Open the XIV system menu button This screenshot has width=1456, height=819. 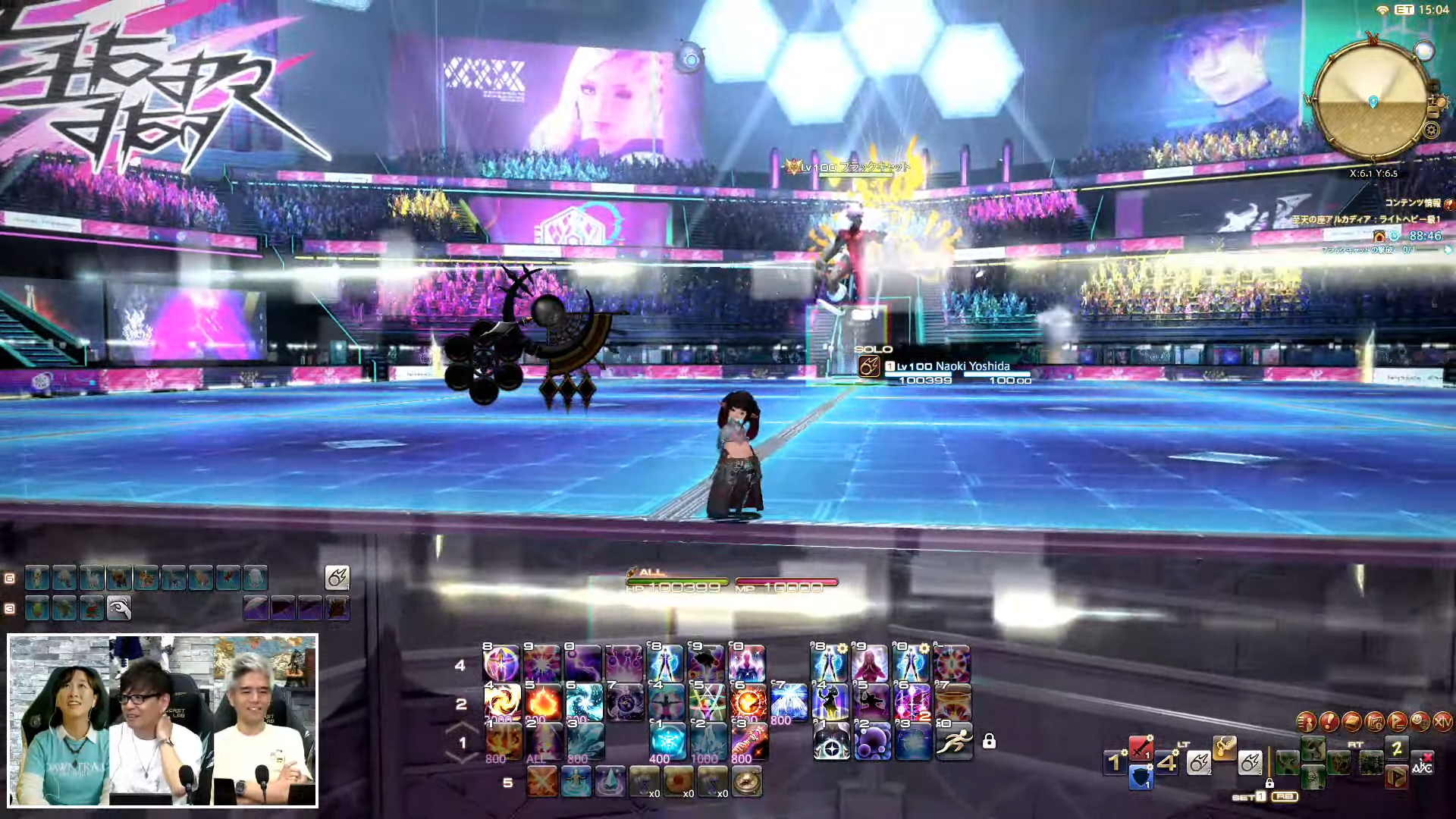[1442, 722]
